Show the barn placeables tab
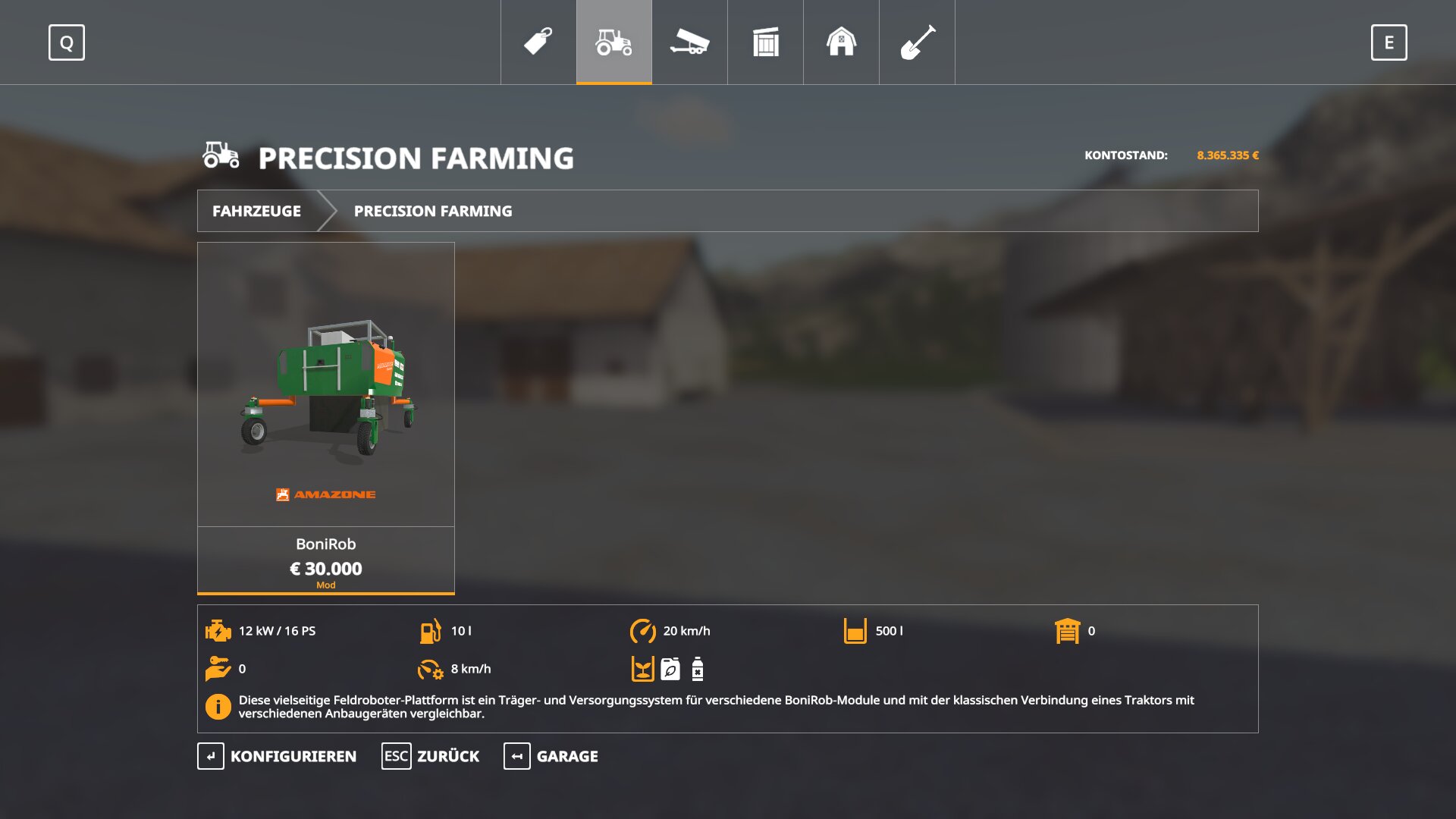 tap(841, 42)
